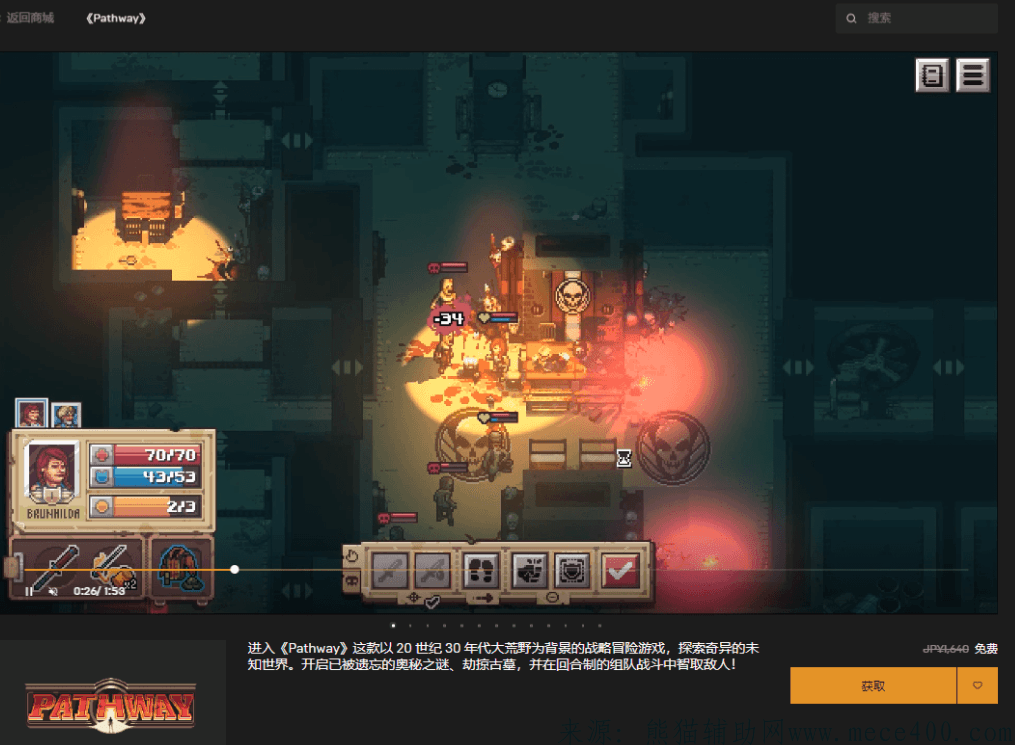The height and width of the screenshot is (745, 1015).
Task: Select the red-haired Brunhilda squad portrait
Action: [31, 414]
